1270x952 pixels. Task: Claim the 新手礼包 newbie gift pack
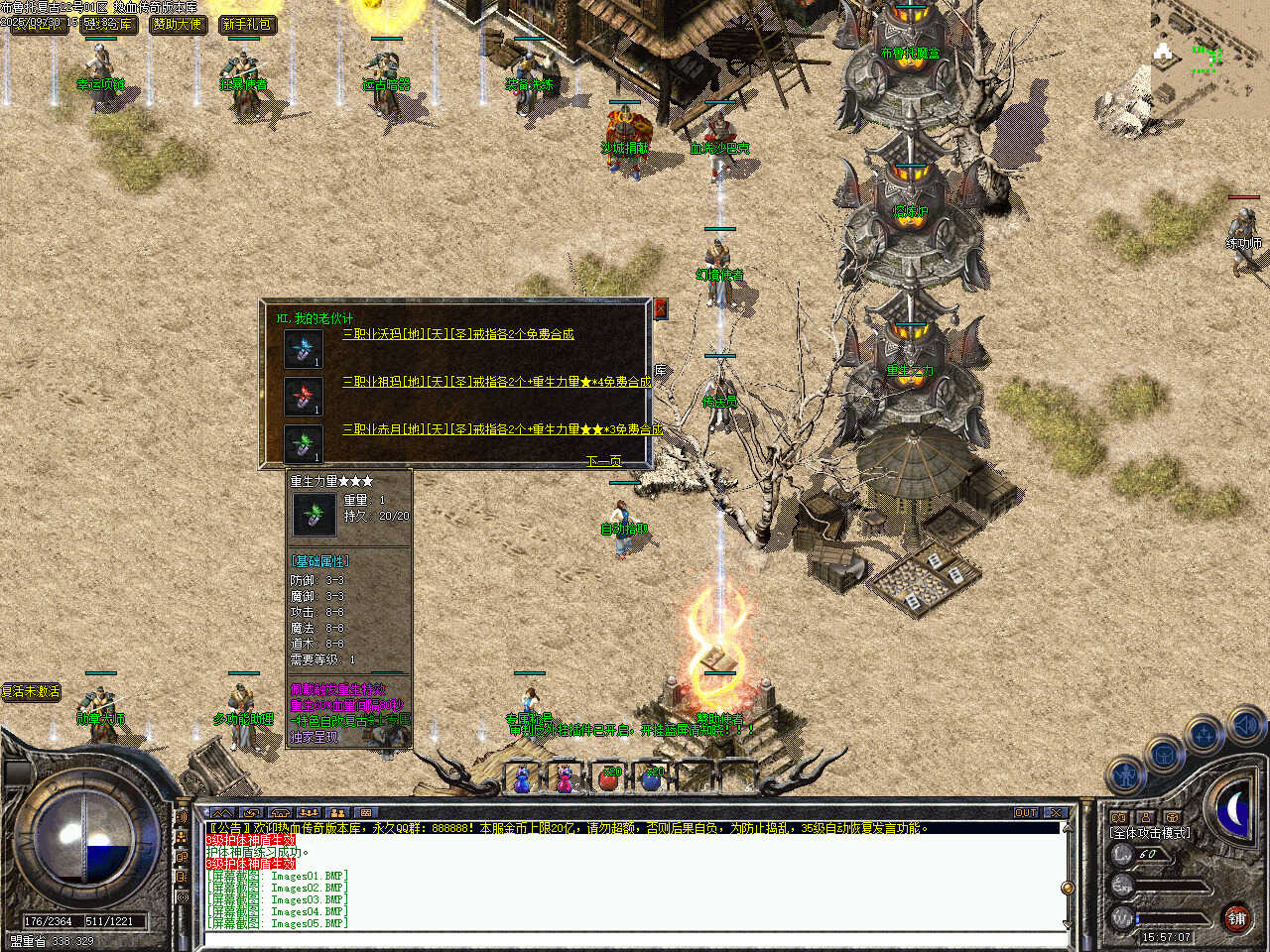[x=246, y=24]
